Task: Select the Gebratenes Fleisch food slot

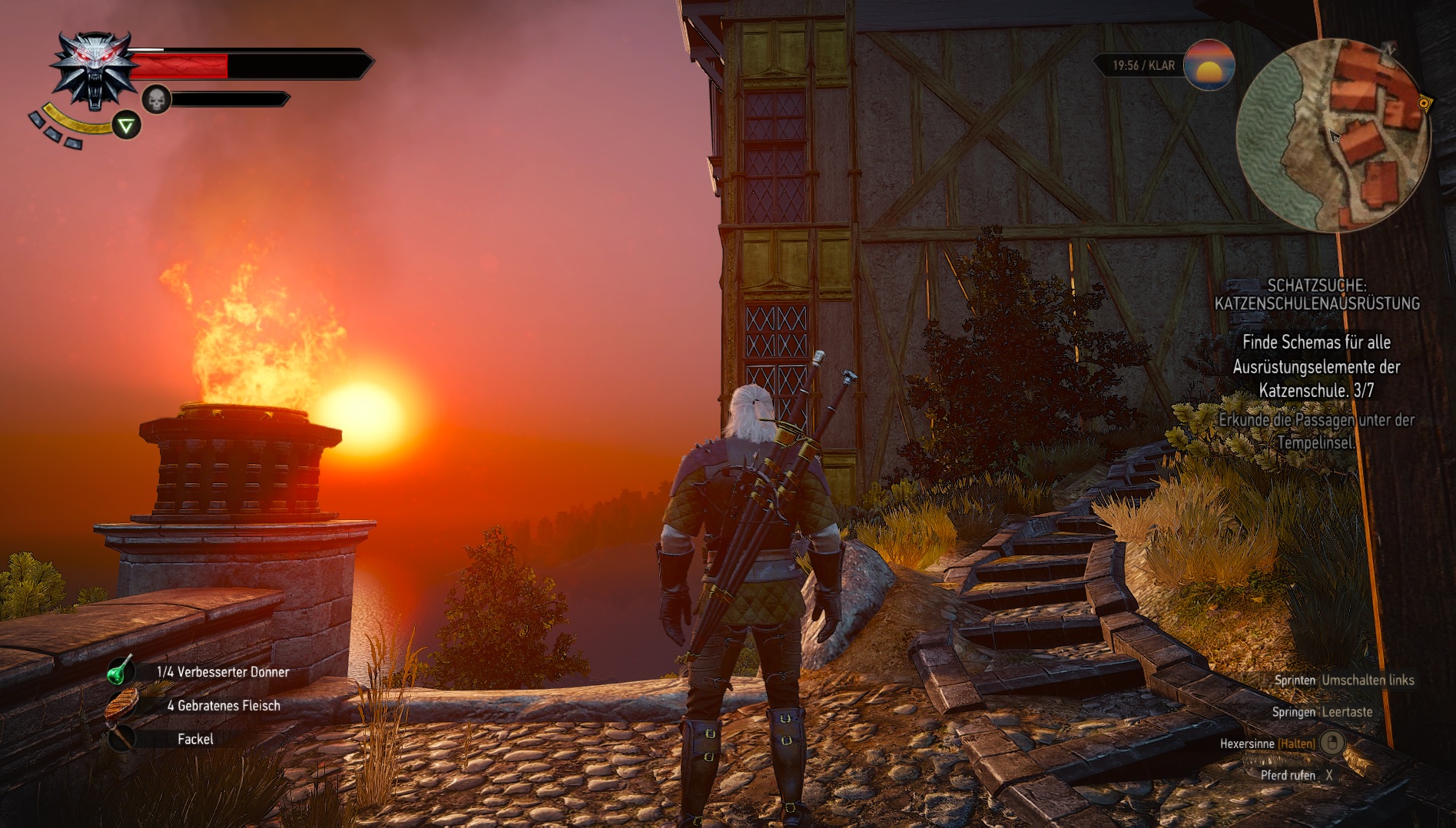Action: tap(121, 705)
